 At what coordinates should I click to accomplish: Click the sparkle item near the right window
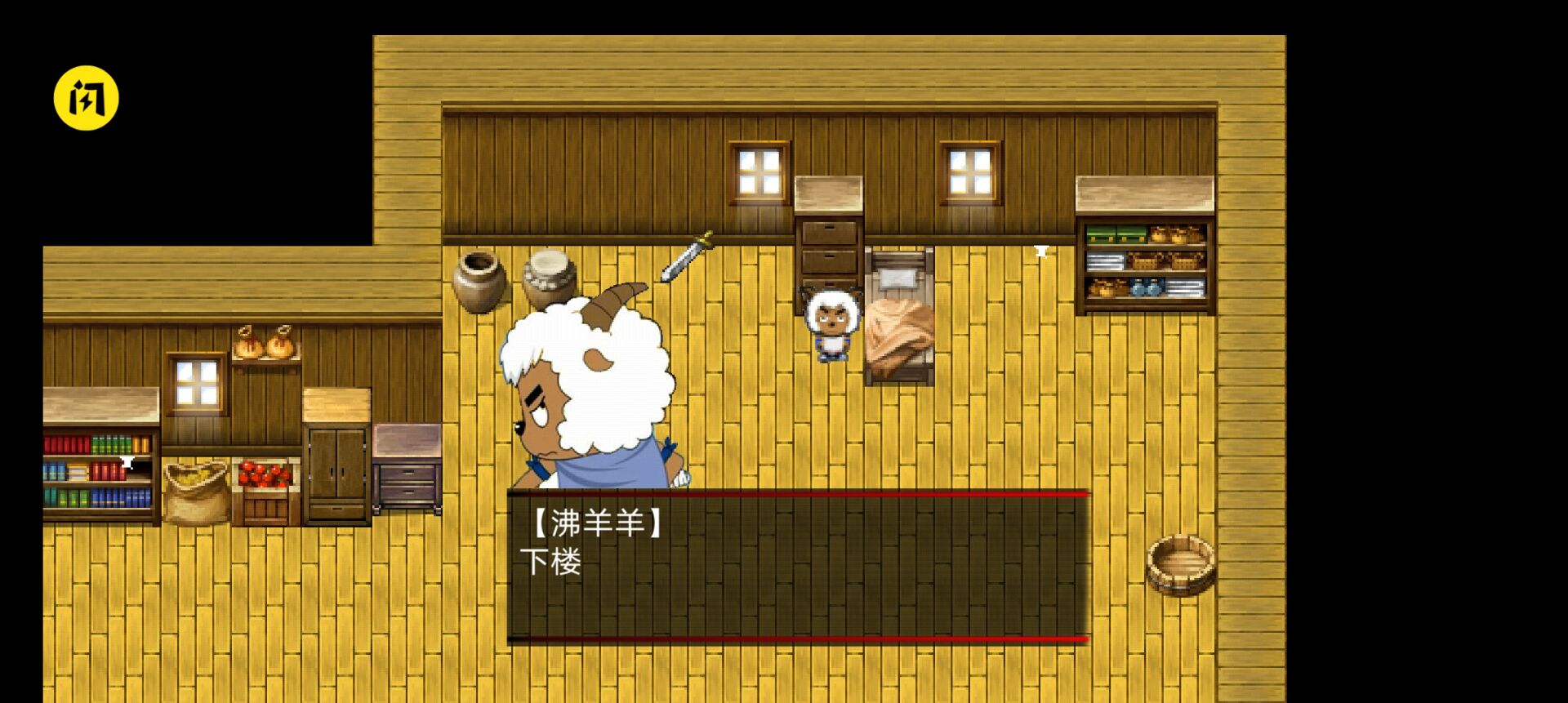pos(1041,252)
